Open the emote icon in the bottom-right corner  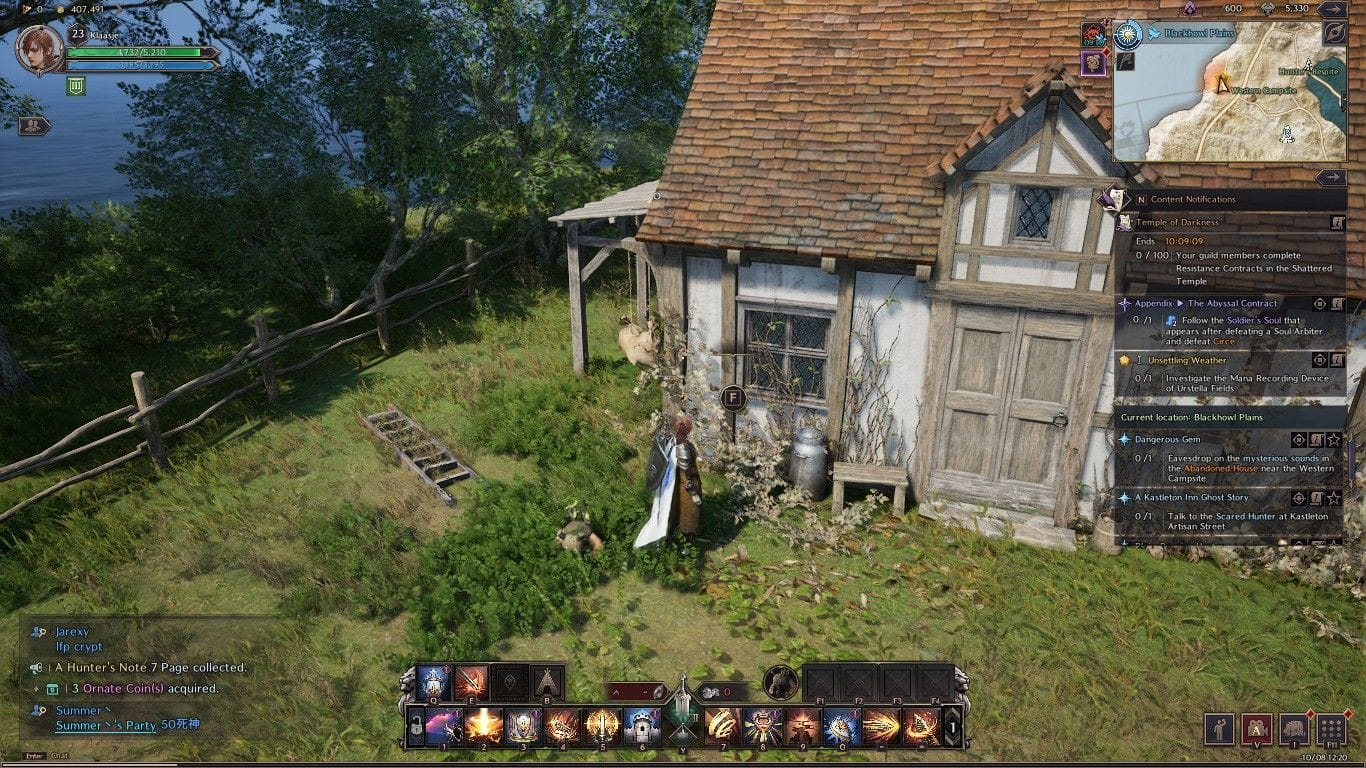click(x=1219, y=728)
